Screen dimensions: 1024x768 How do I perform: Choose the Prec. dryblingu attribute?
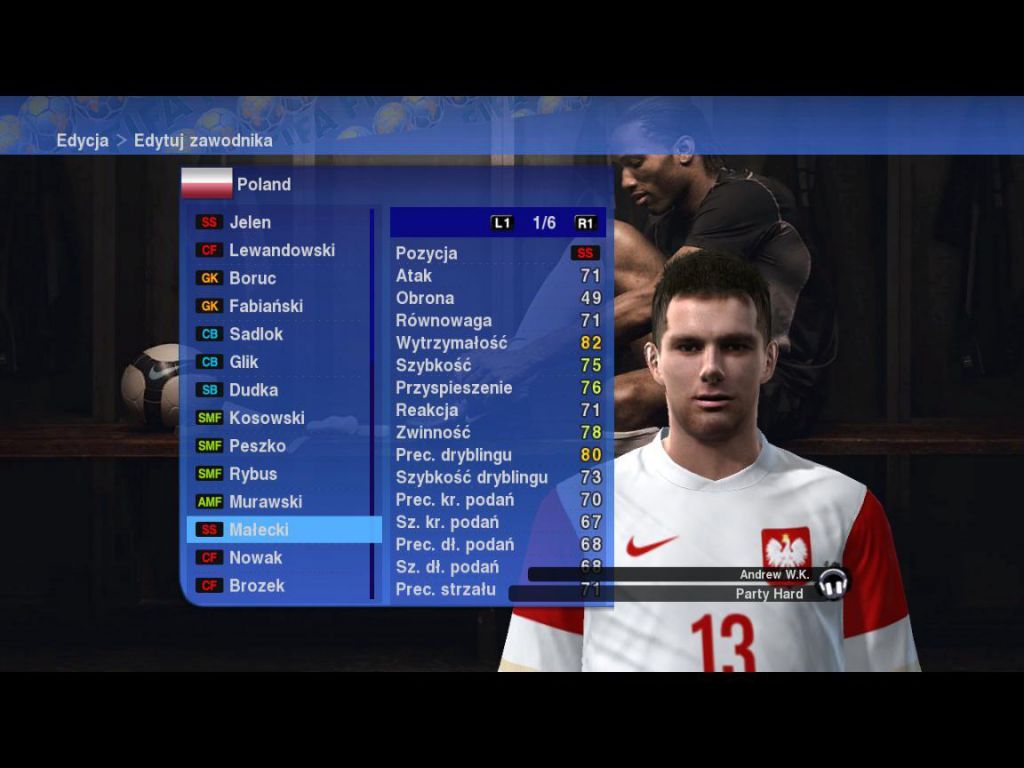point(497,455)
